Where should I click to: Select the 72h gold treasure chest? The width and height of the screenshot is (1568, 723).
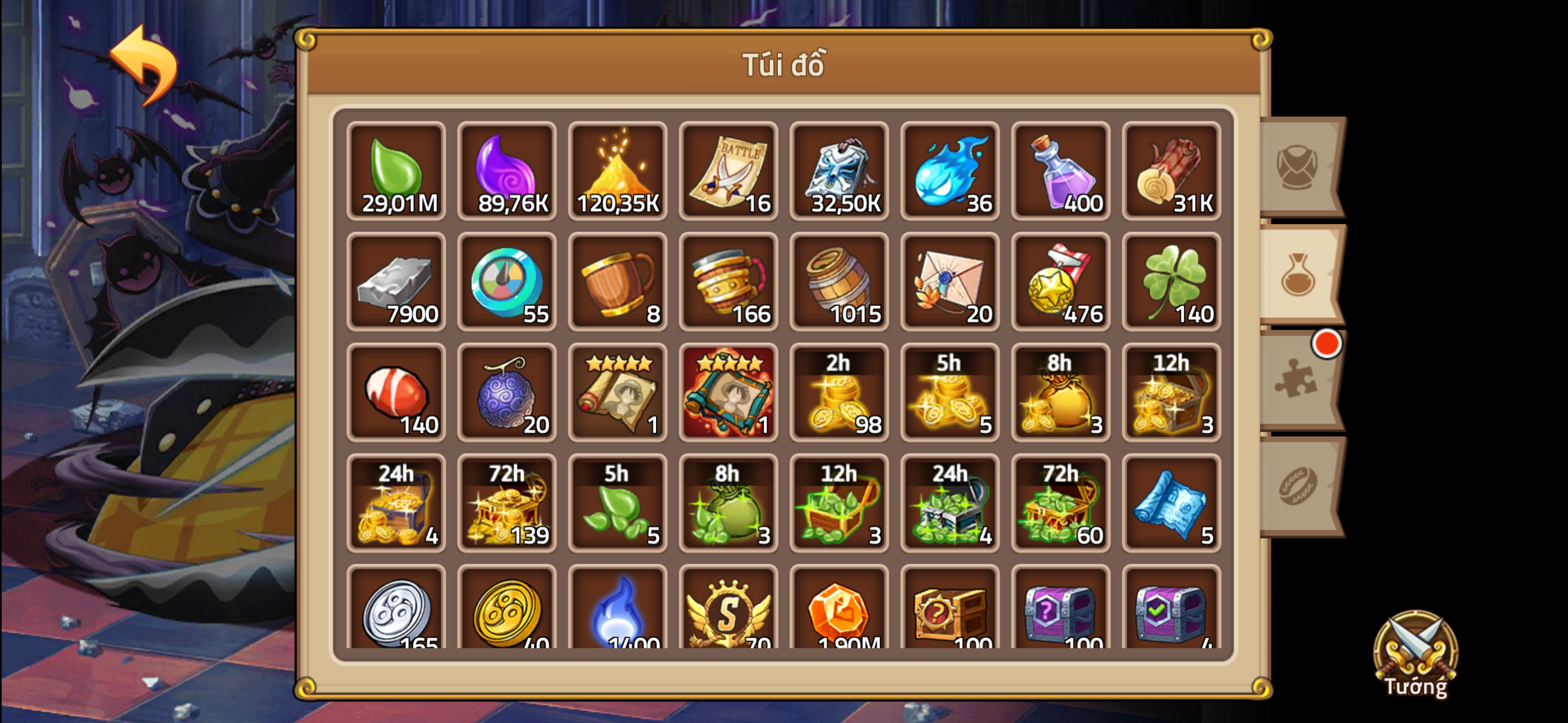click(506, 503)
